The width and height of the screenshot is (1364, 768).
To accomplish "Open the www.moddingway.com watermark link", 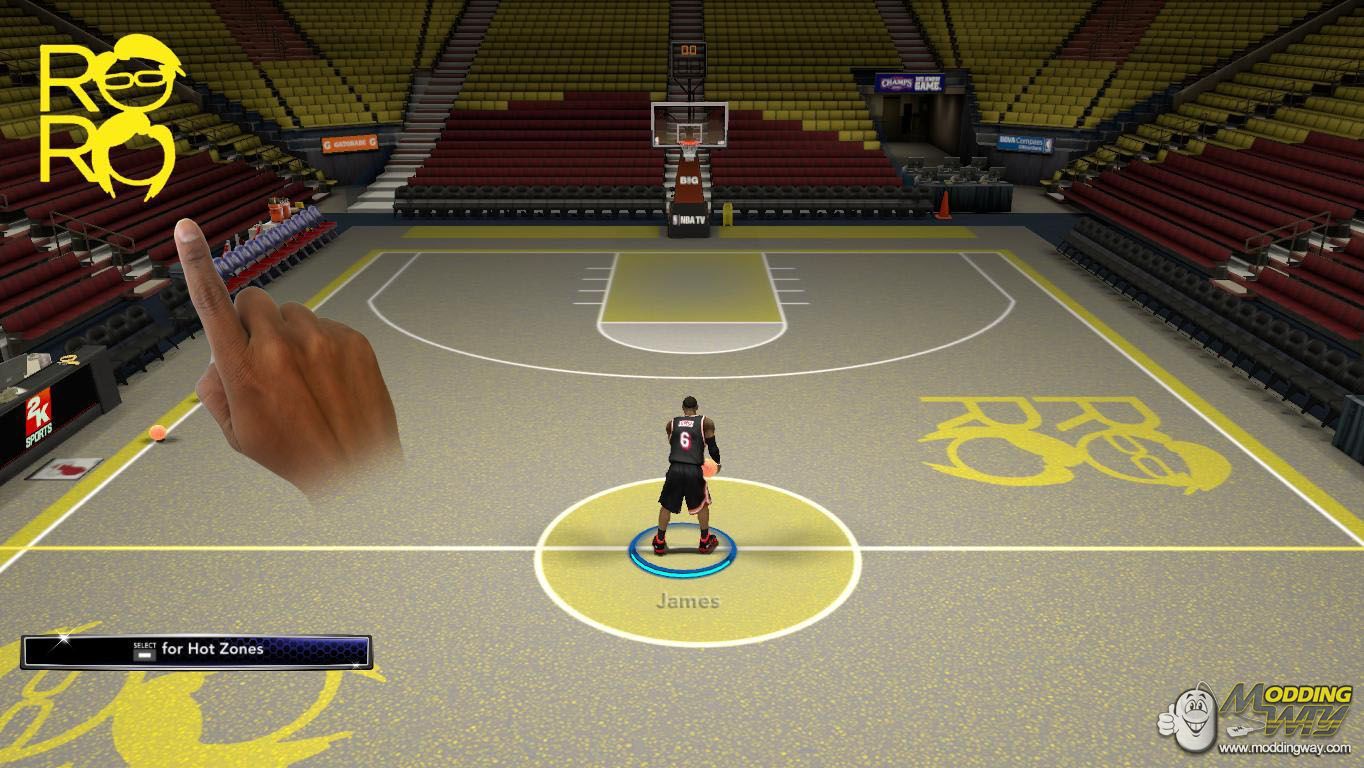I will [x=1286, y=747].
